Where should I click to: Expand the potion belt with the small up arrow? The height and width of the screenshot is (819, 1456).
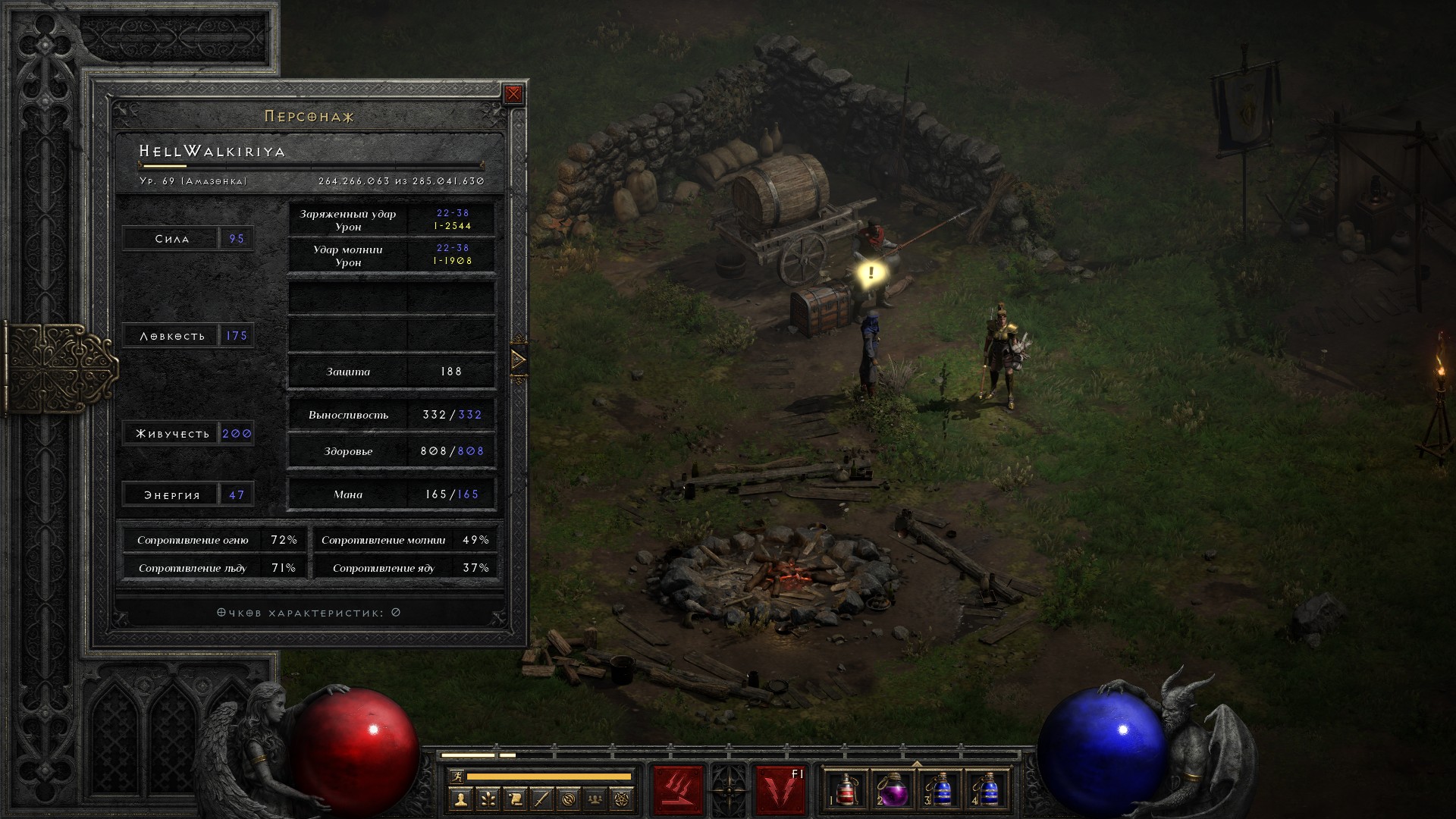(x=917, y=764)
